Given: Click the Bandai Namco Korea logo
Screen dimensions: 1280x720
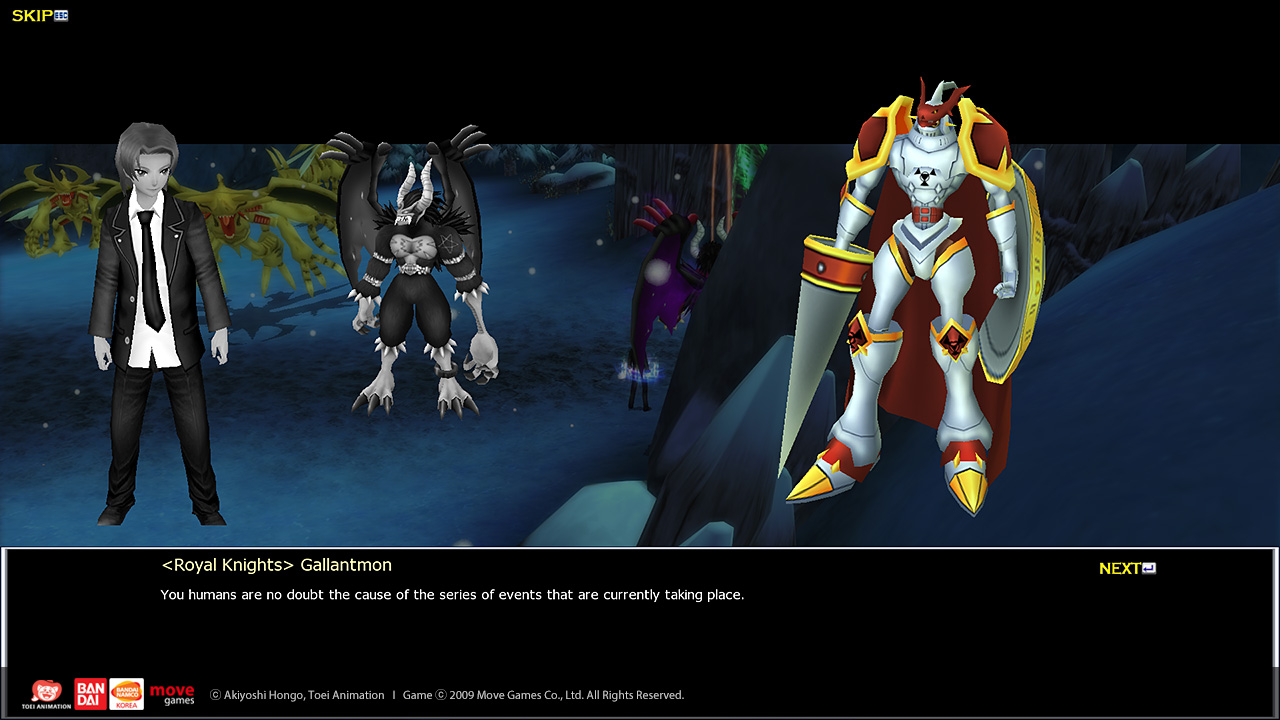Looking at the screenshot, I should 126,693.
